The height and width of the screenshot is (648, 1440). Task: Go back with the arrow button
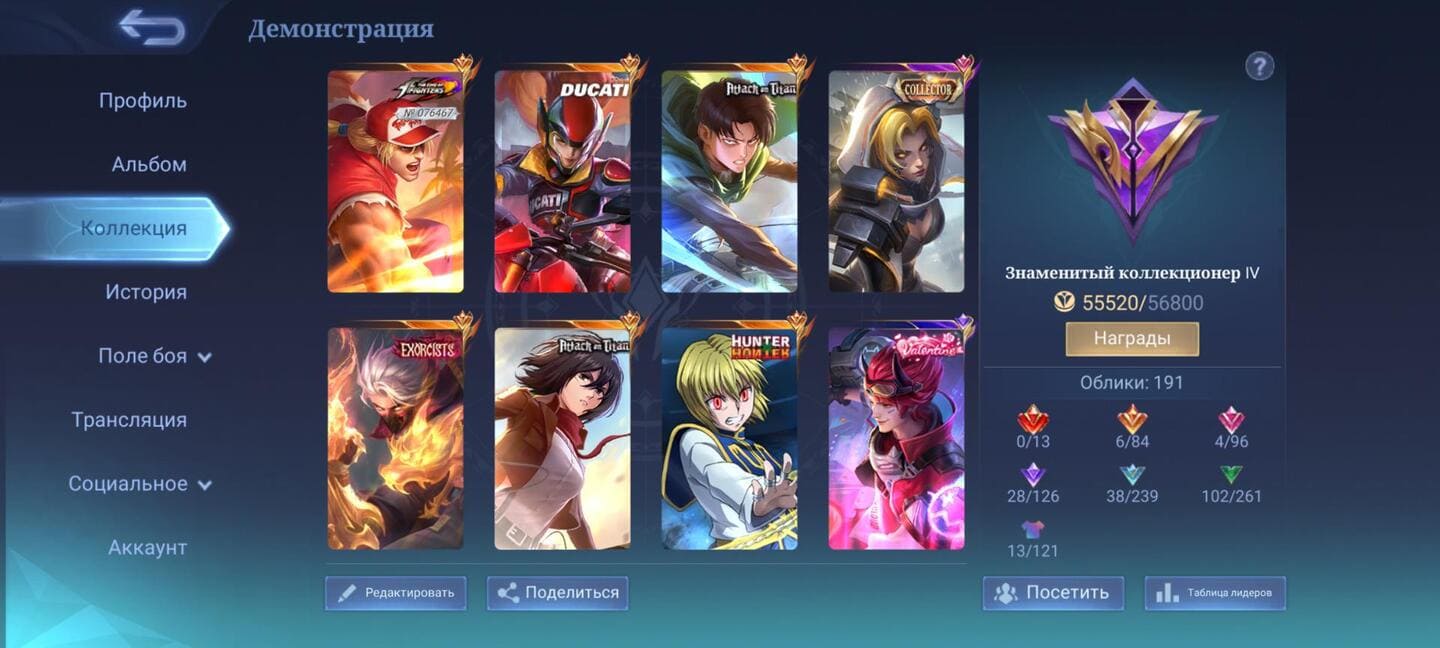[x=152, y=28]
